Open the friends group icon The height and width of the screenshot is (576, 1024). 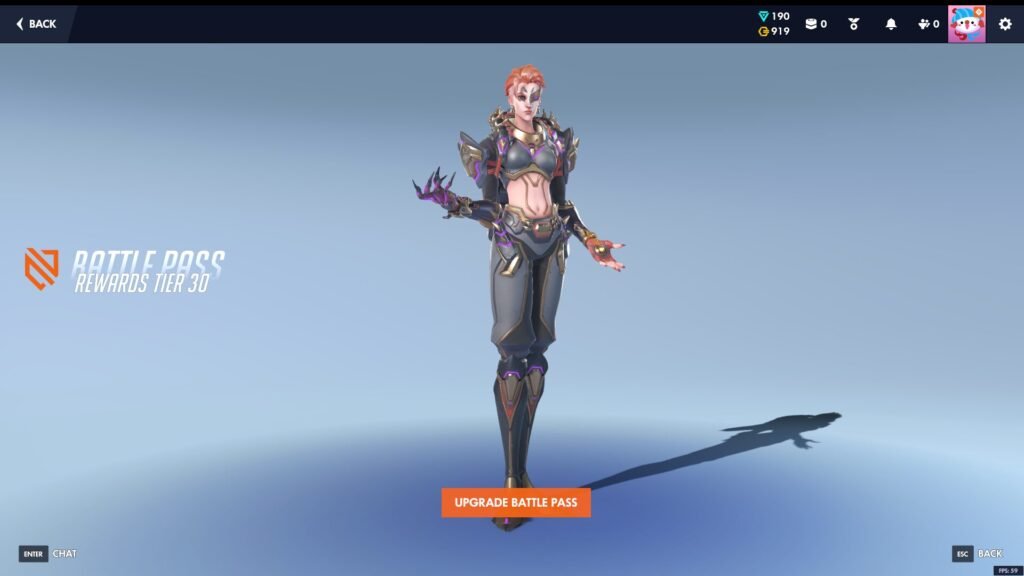click(x=927, y=24)
